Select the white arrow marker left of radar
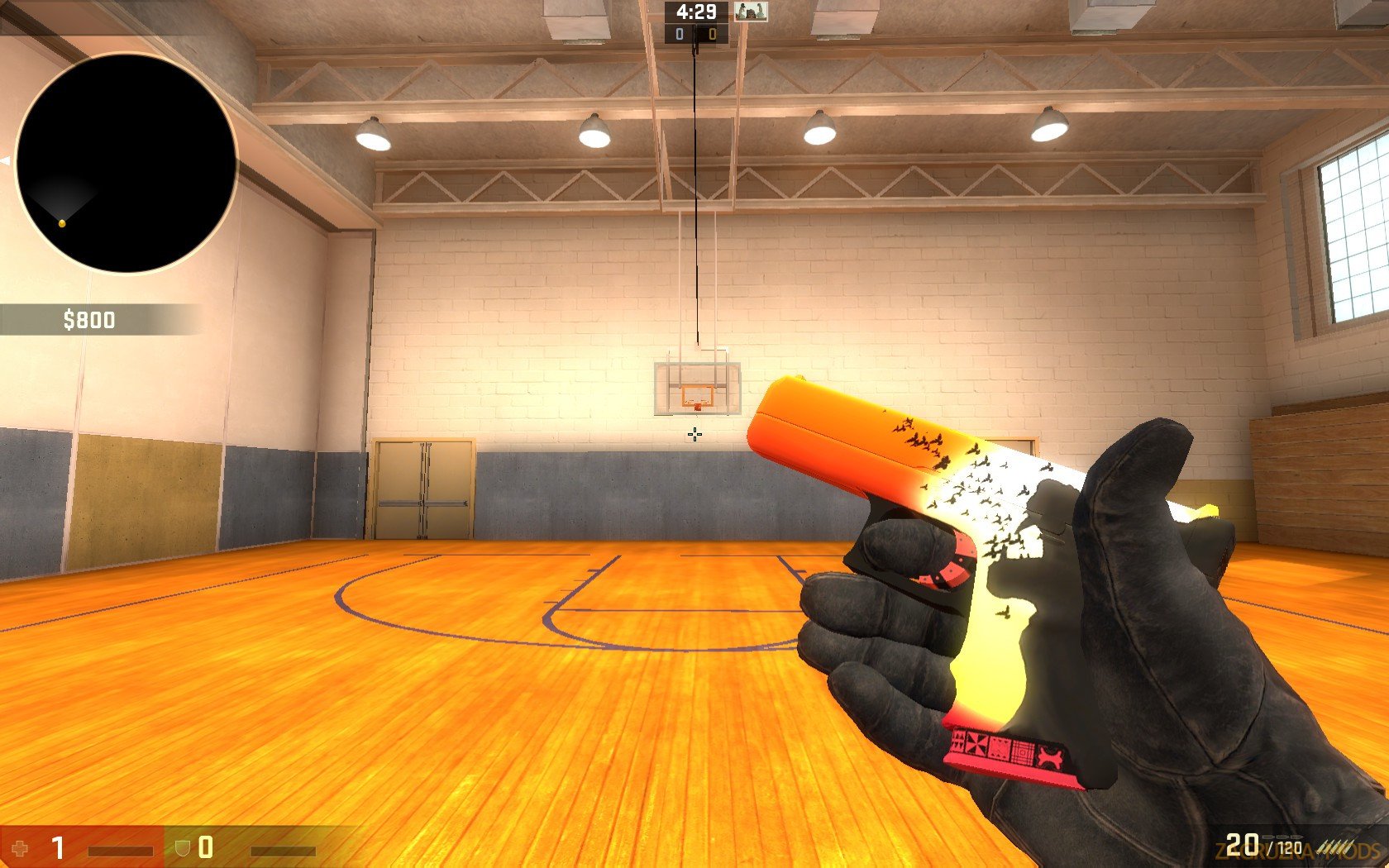This screenshot has height=868, width=1389. click(6, 160)
